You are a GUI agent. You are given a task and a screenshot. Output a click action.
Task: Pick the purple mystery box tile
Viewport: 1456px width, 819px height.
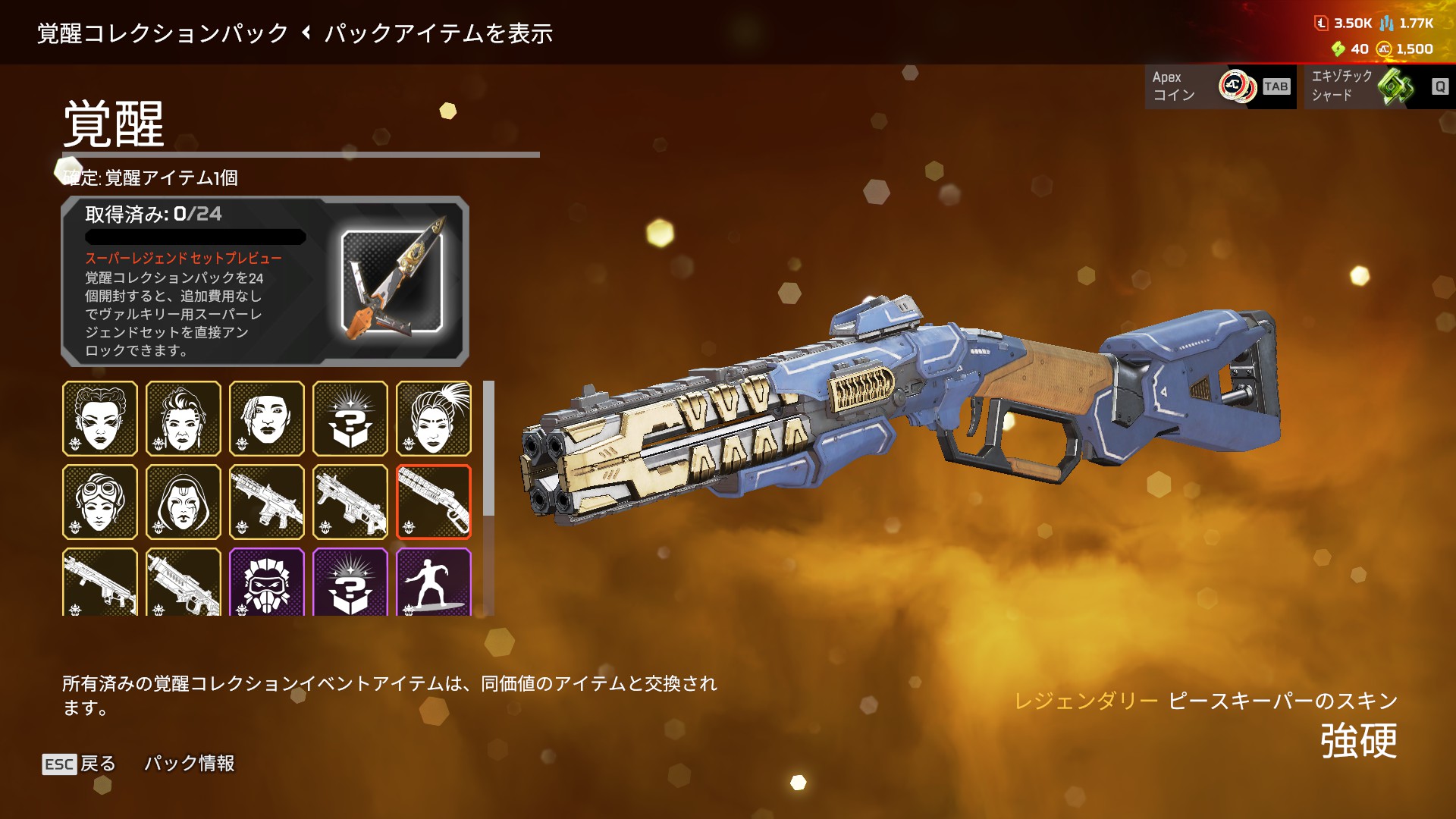350,582
